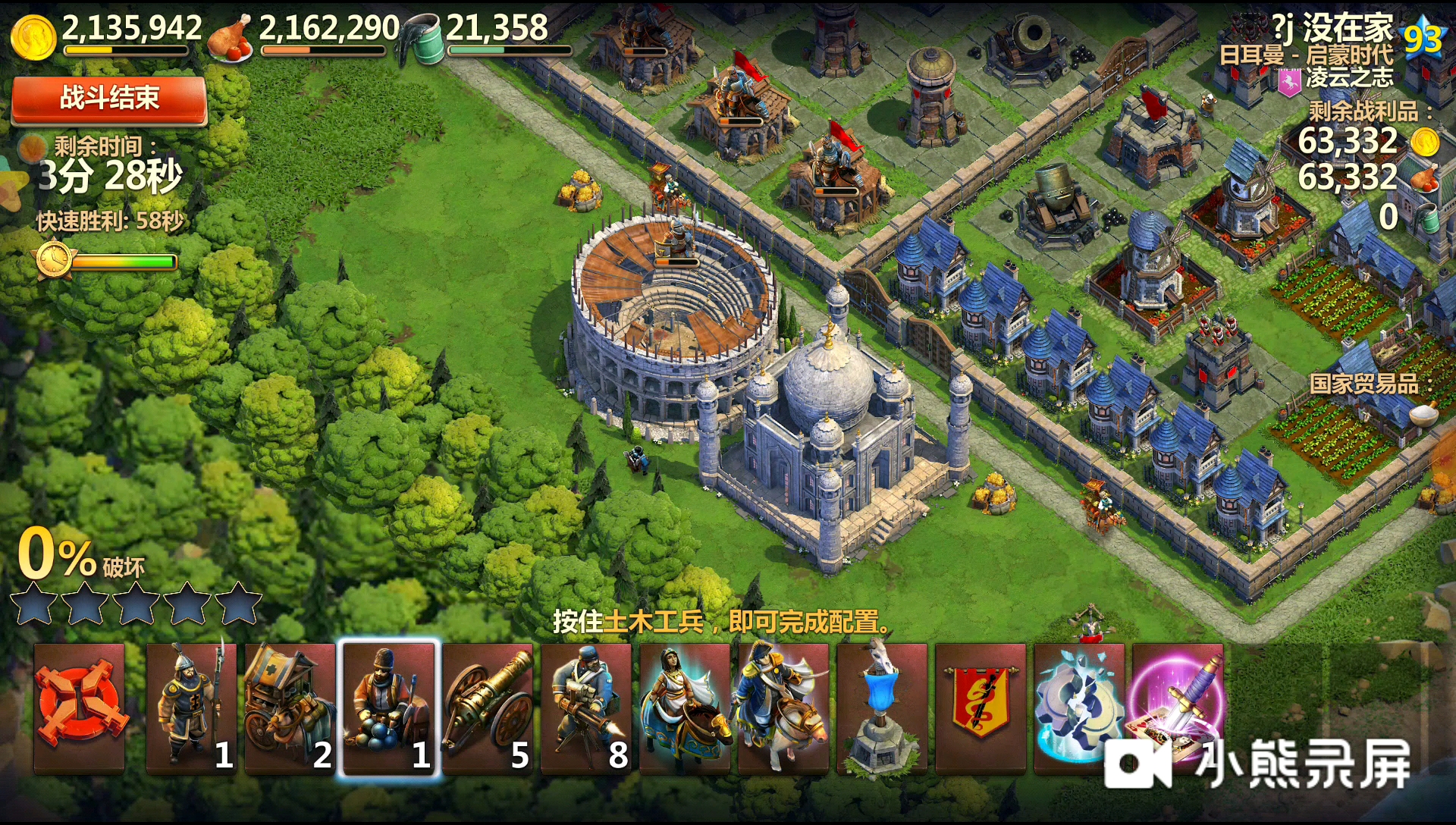Select the blue-flame stone tower tactic
The width and height of the screenshot is (1456, 825).
[882, 707]
